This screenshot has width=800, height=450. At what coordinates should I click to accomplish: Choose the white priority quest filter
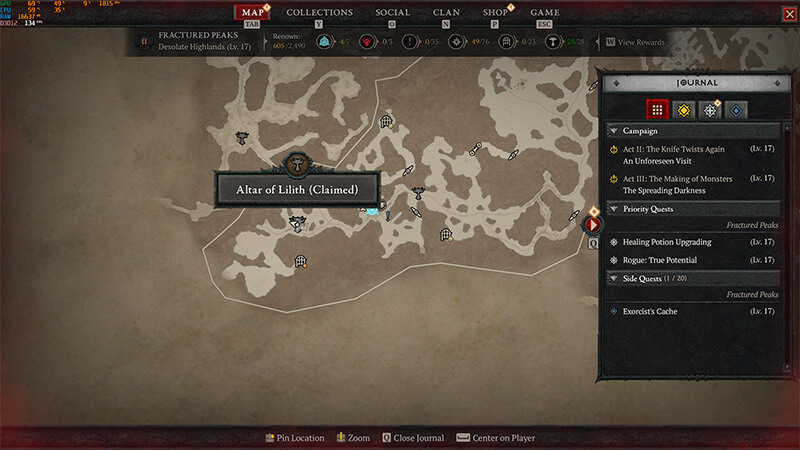point(710,109)
